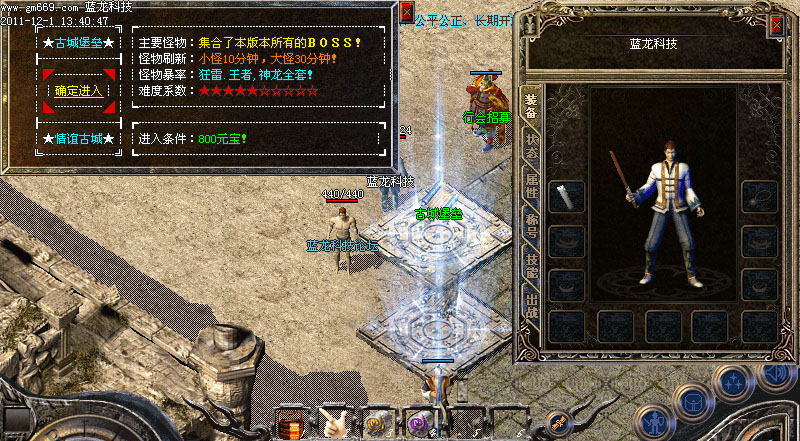Switch to the 状态 status tab

(531, 150)
